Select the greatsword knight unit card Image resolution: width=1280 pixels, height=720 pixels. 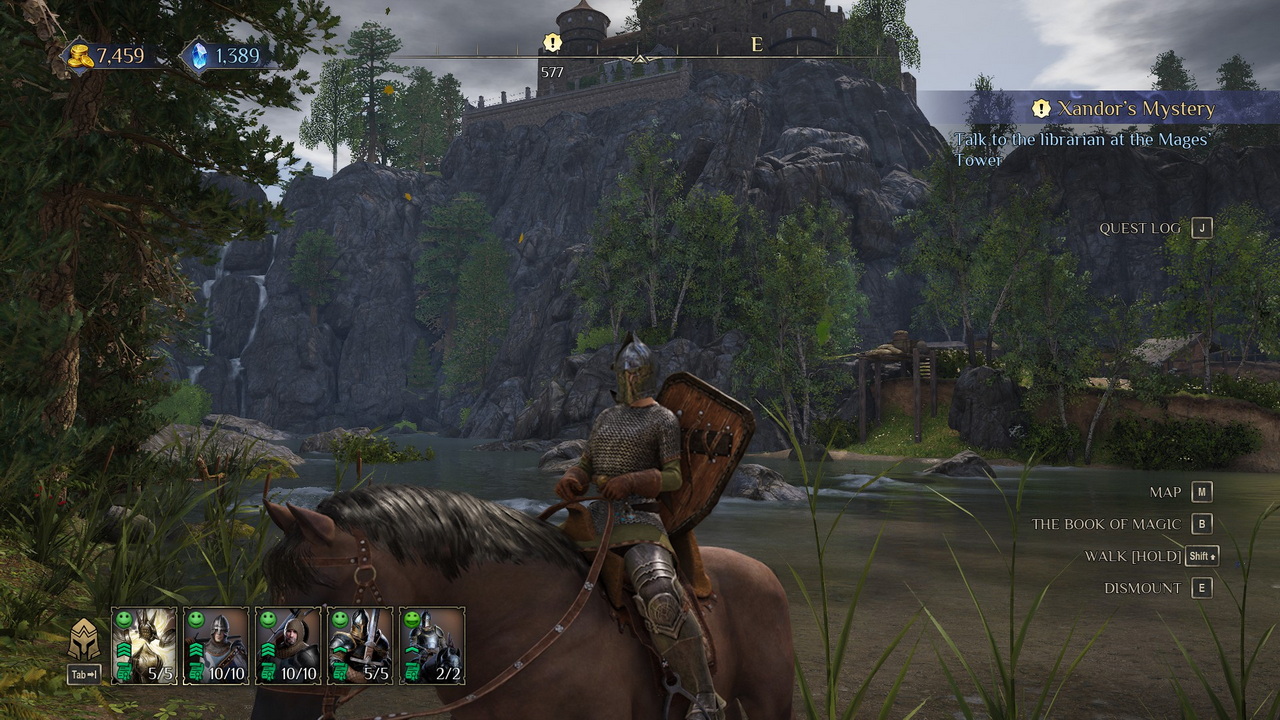coord(360,645)
